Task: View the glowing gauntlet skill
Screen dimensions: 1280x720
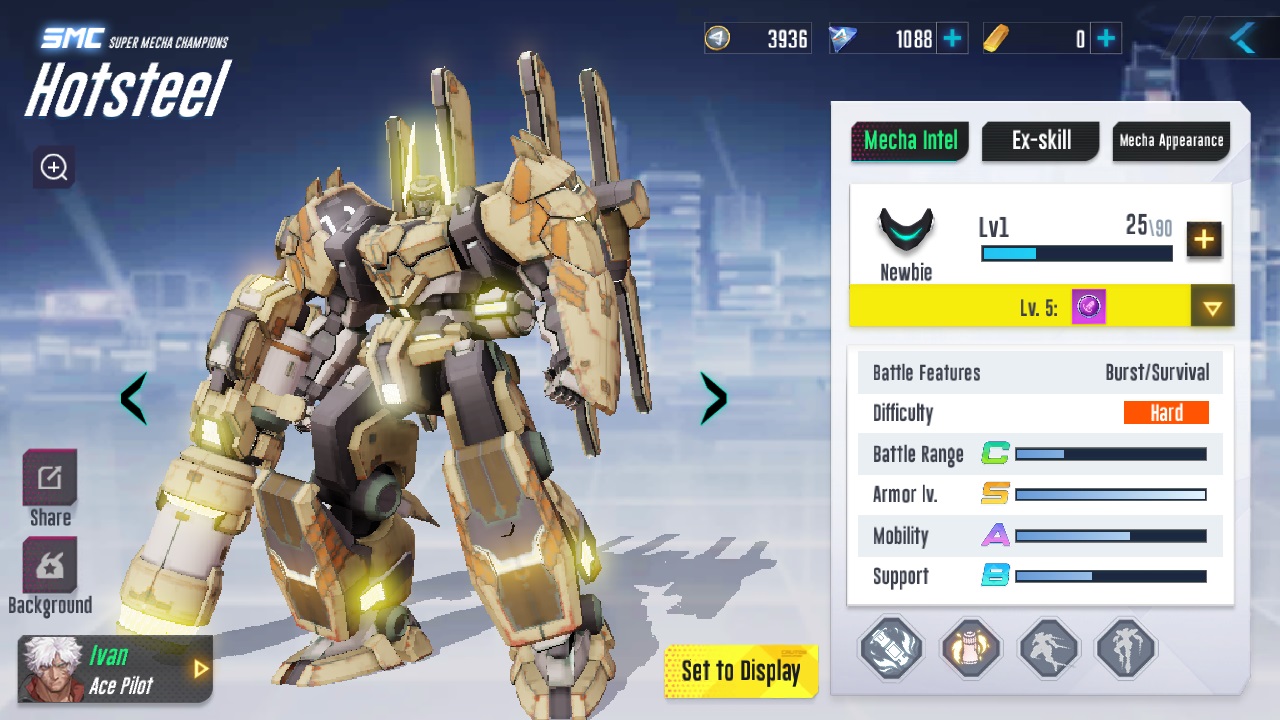Action: [x=971, y=648]
